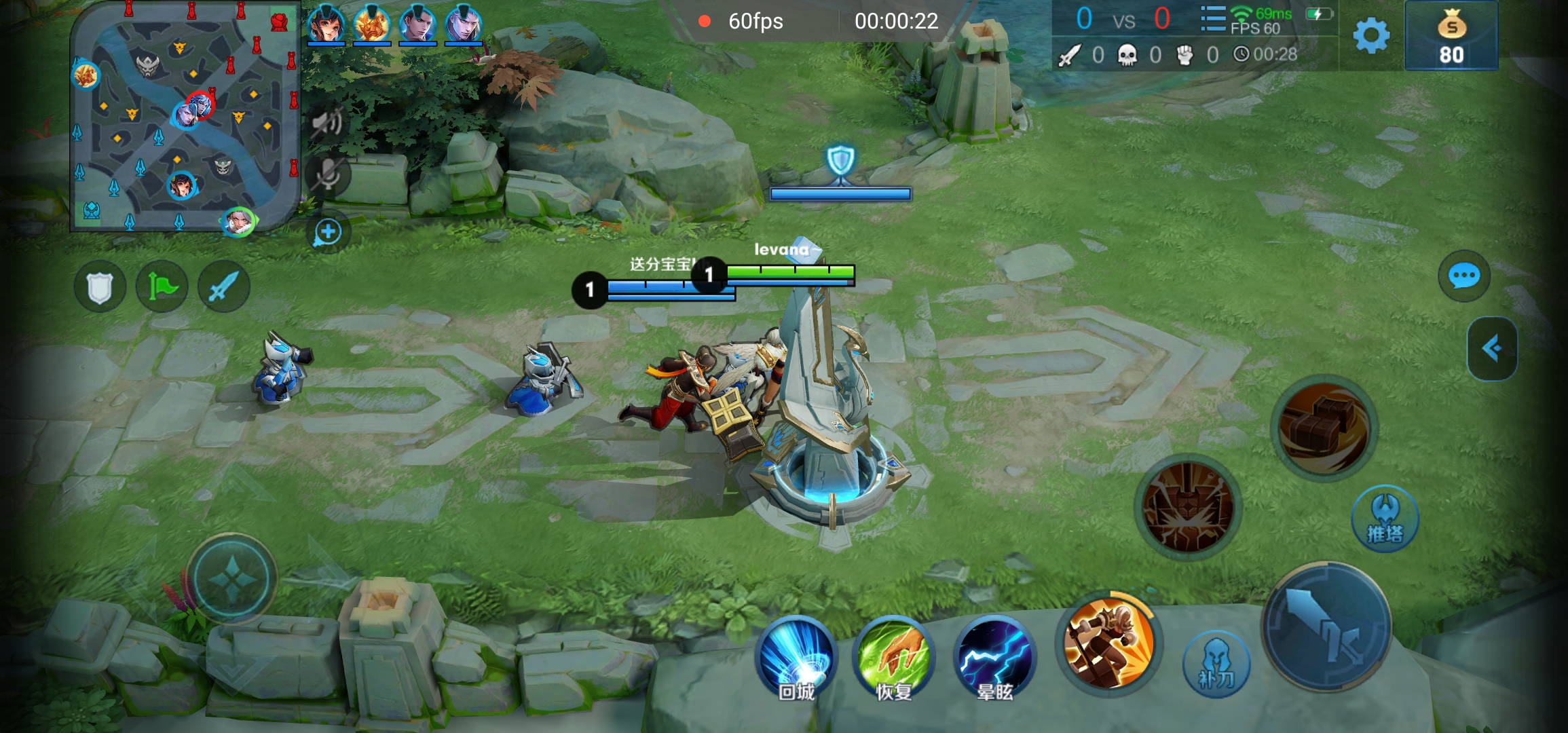The width and height of the screenshot is (1568, 733).
Task: Tap the 推塔 attack tower button
Action: click(x=1385, y=519)
